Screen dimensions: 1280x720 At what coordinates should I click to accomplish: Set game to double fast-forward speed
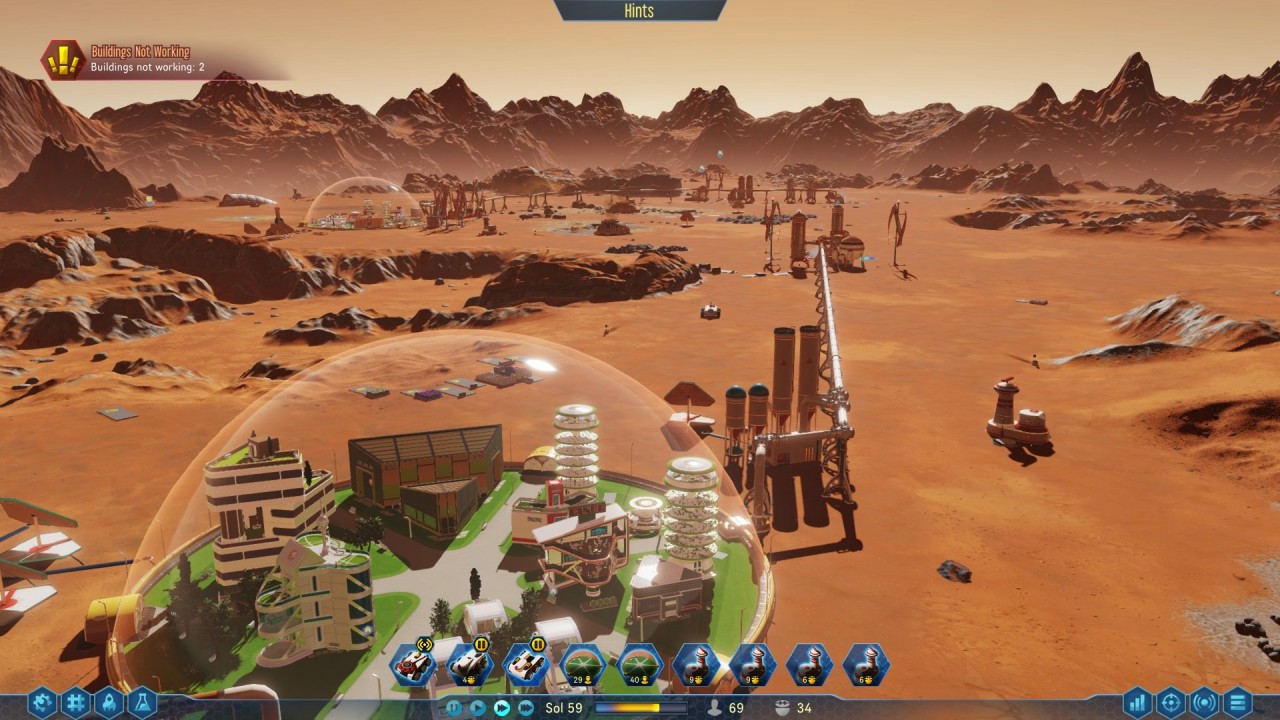click(x=502, y=708)
